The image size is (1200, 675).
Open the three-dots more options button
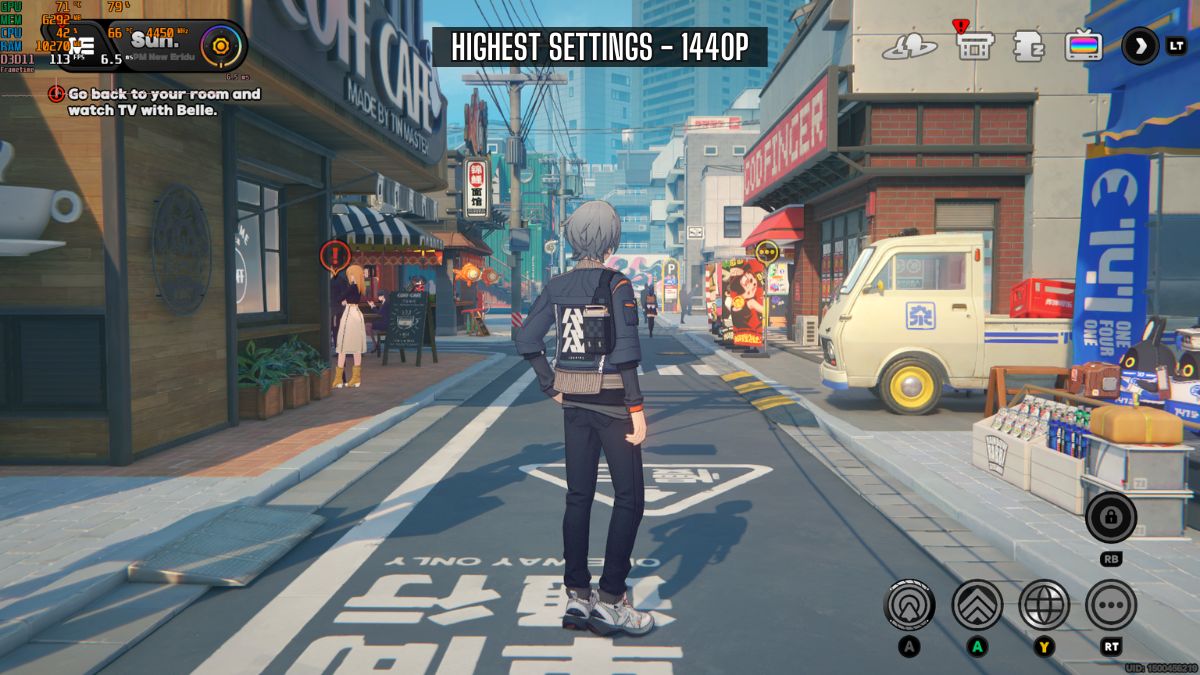[1111, 605]
